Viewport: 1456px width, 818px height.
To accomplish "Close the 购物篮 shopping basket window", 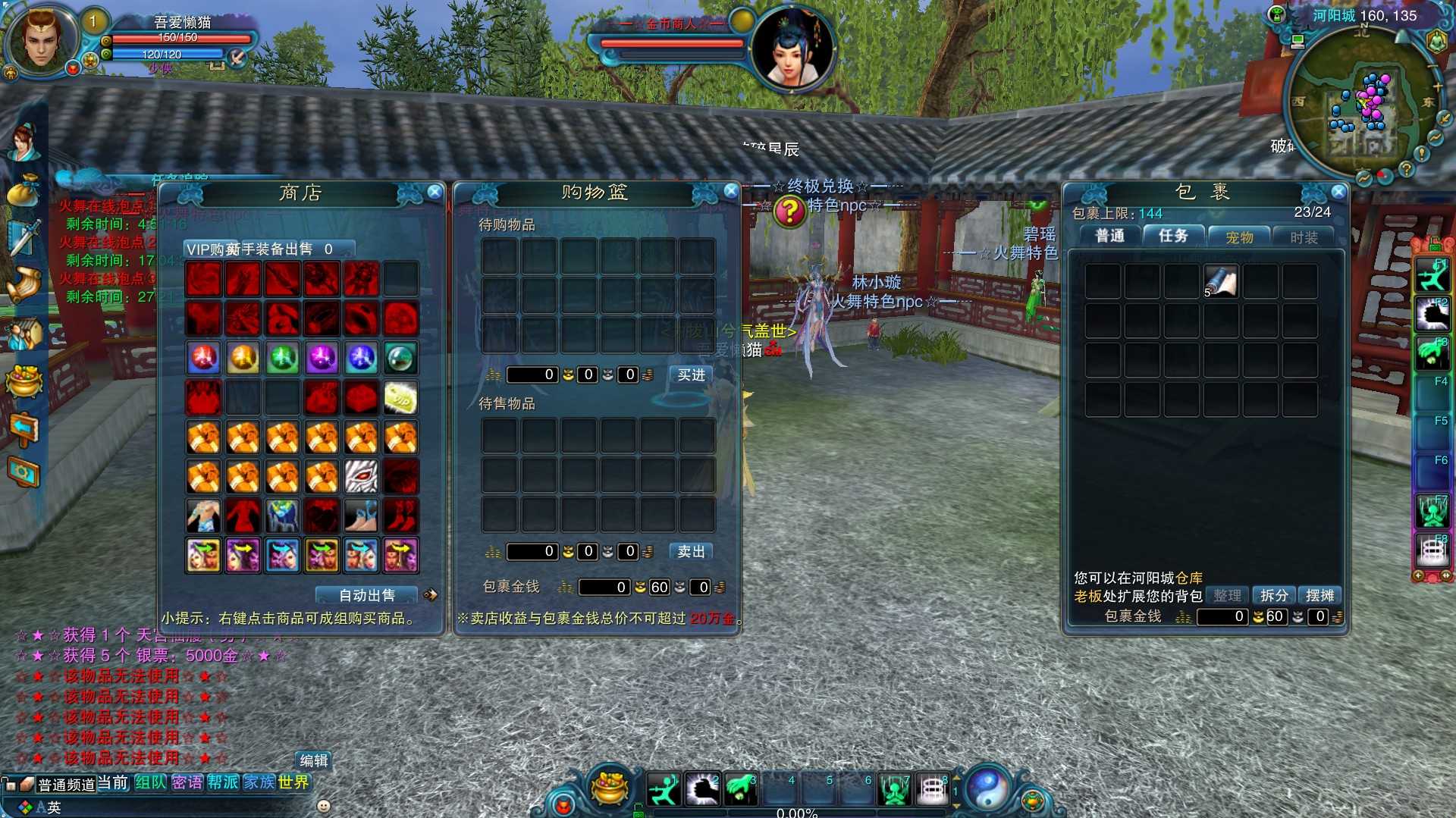I will [730, 191].
